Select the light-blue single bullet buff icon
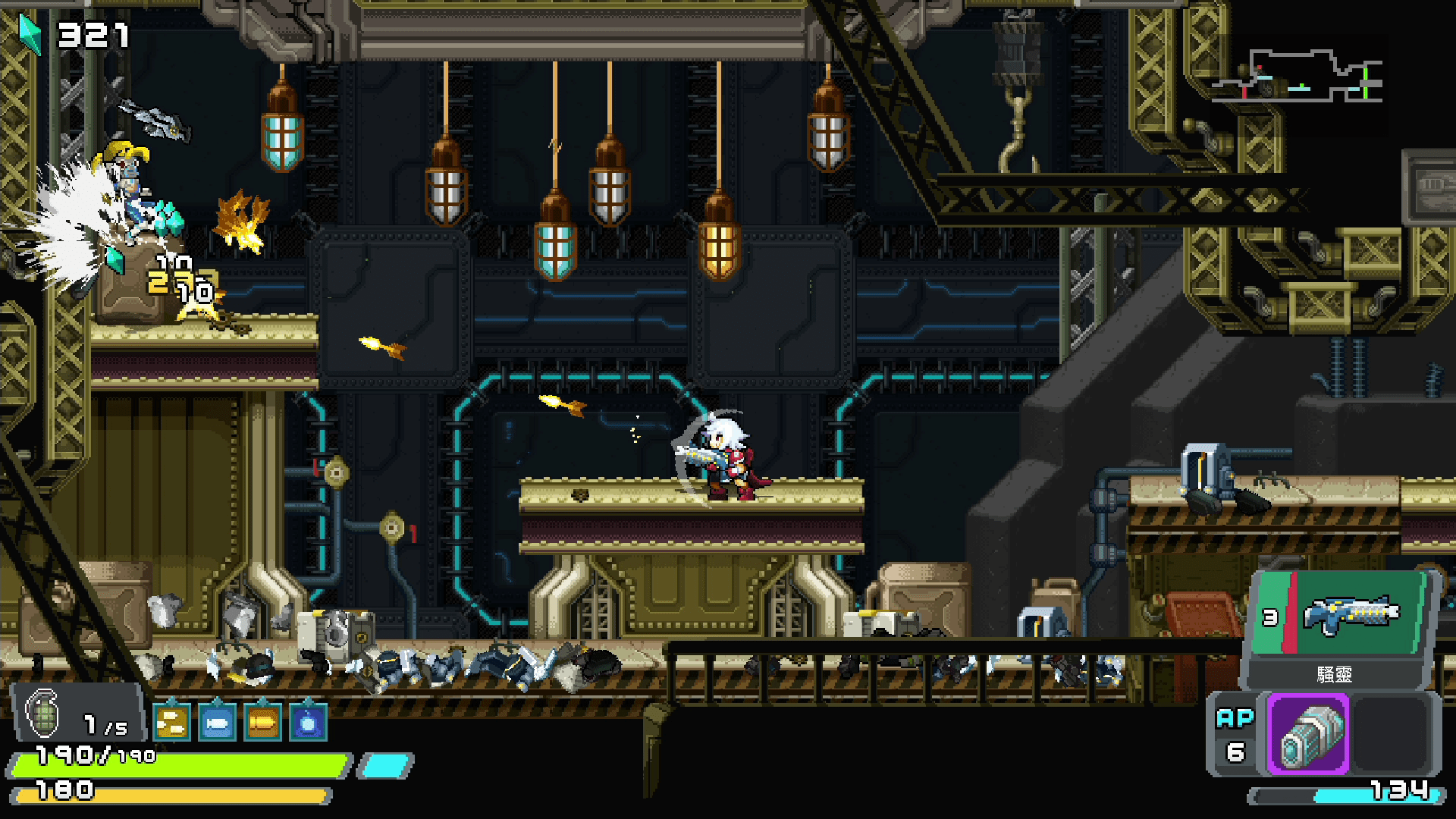The width and height of the screenshot is (1456, 819). (217, 722)
